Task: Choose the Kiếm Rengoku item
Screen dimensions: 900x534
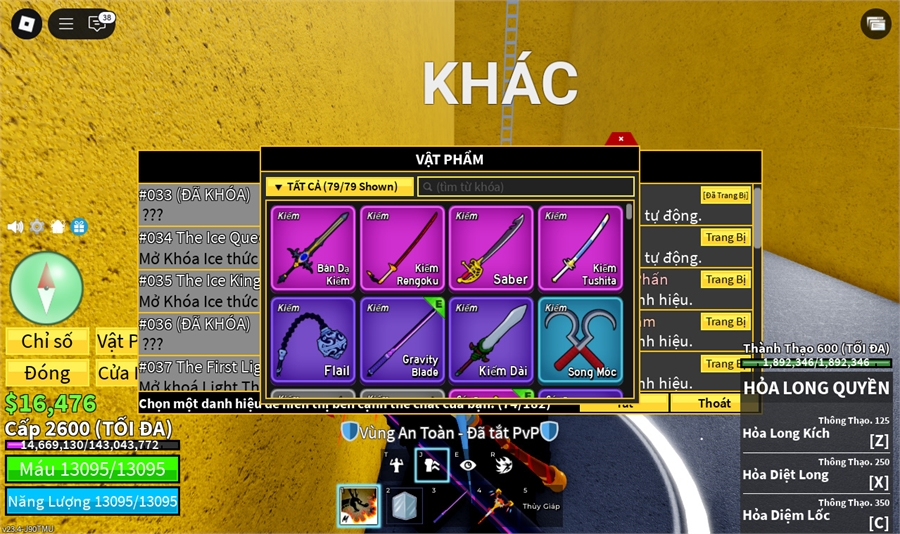Action: (x=403, y=249)
